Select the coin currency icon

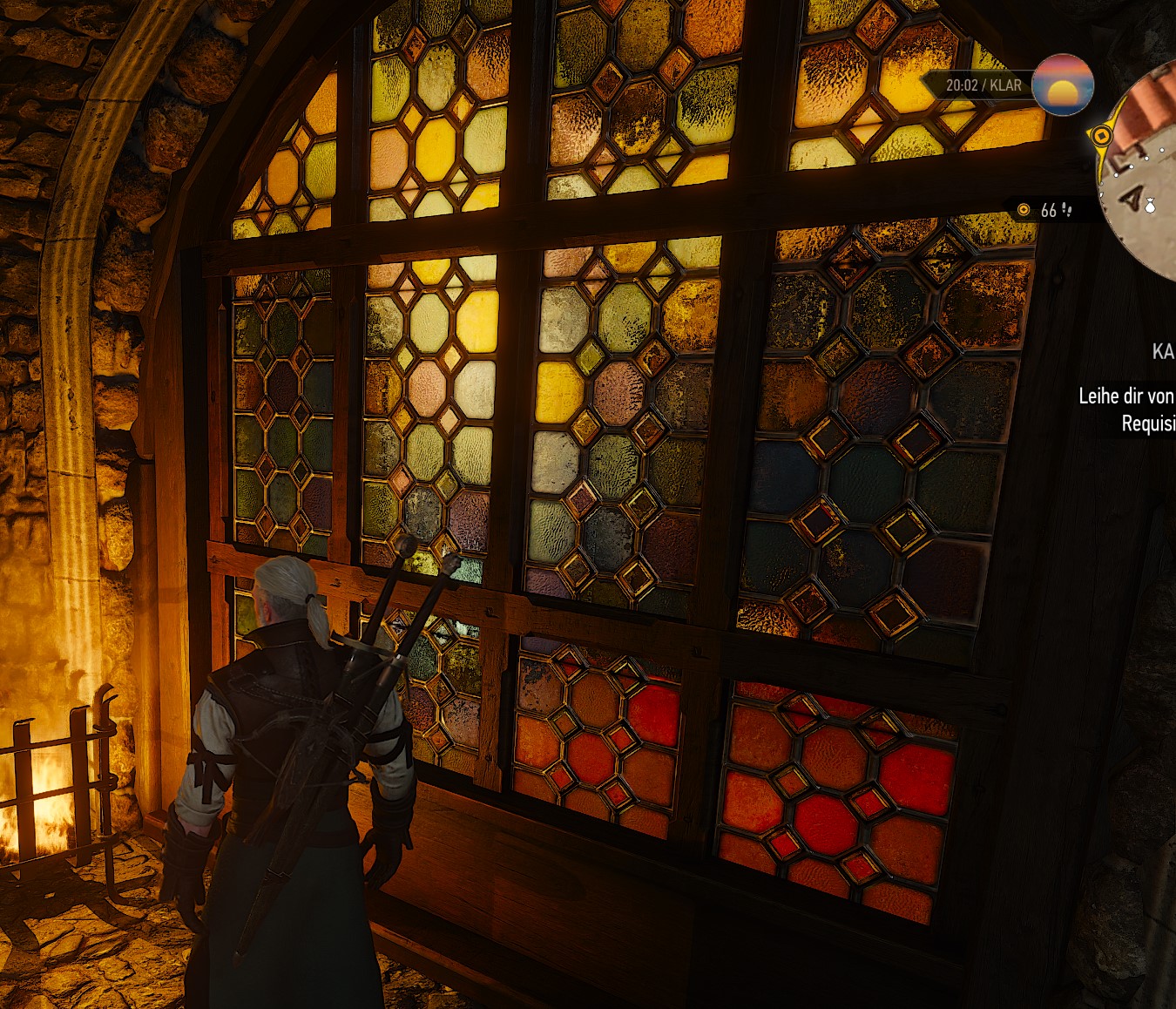(1024, 211)
